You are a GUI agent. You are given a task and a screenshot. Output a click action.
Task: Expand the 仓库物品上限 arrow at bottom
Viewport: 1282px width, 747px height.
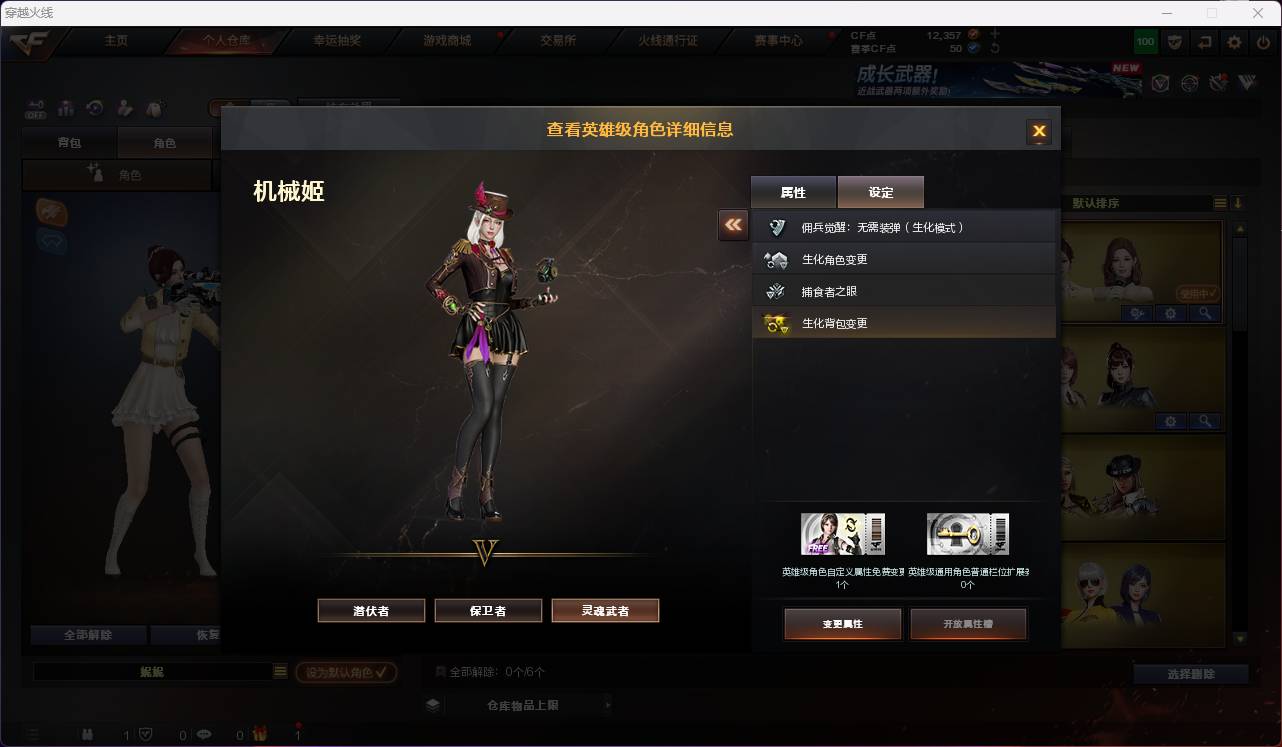point(608,704)
